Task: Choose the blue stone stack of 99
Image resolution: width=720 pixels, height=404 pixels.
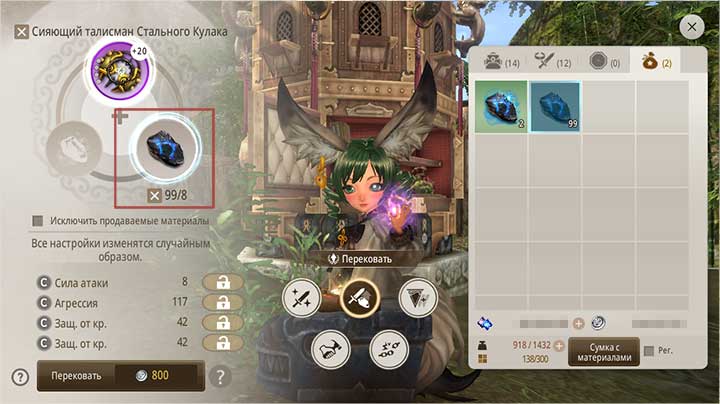Action: point(554,107)
